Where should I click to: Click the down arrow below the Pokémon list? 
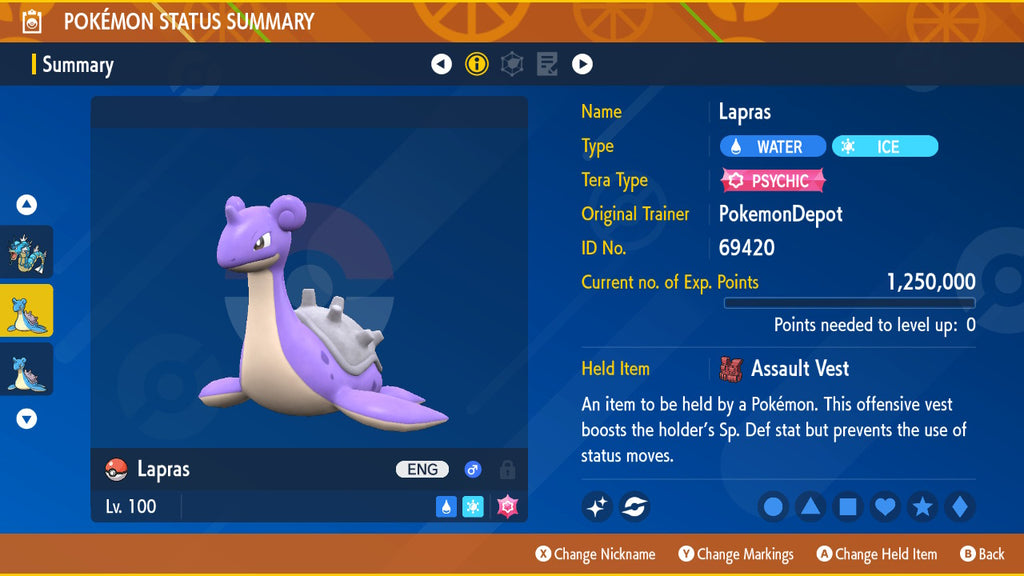click(x=27, y=419)
